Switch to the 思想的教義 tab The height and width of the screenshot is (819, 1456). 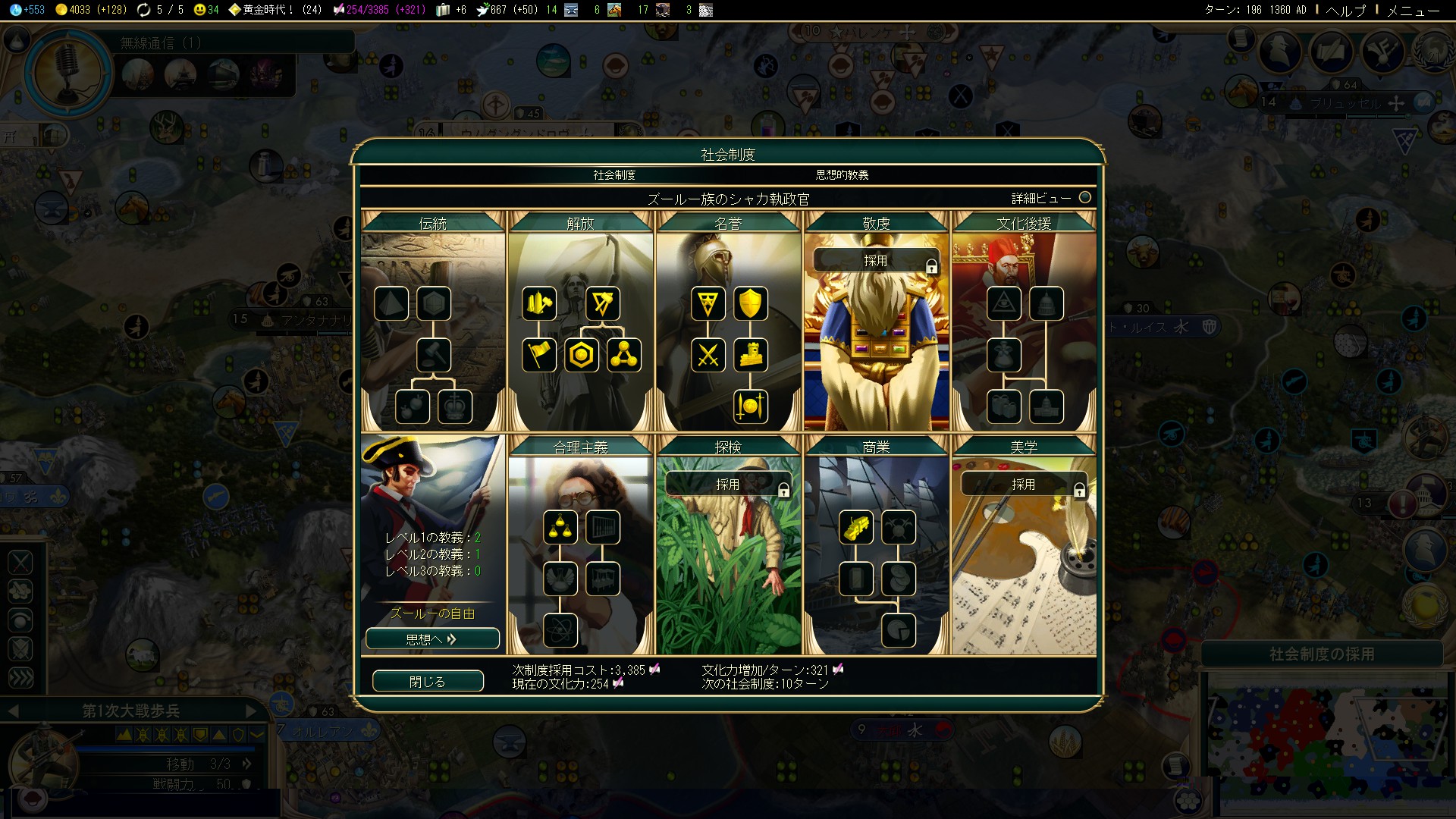(x=842, y=175)
